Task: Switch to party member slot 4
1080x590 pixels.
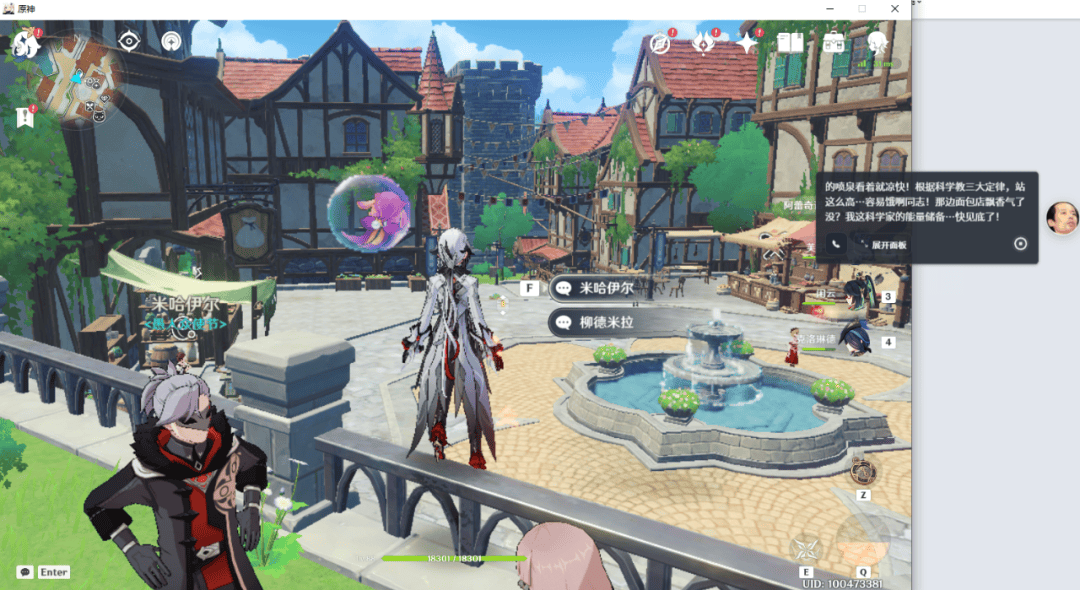Action: (855, 338)
